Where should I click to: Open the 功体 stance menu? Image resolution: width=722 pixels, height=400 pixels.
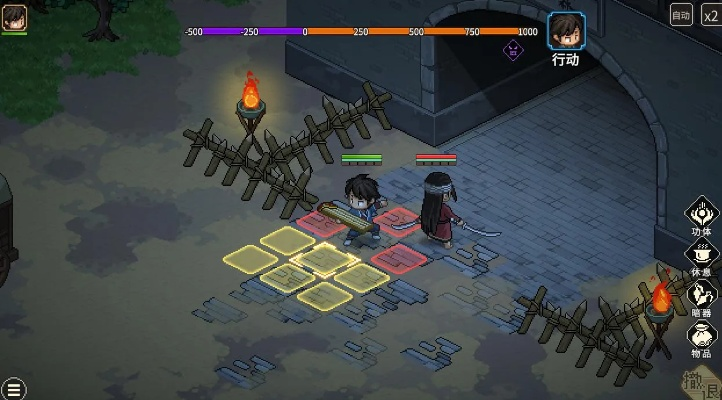[x=702, y=215]
